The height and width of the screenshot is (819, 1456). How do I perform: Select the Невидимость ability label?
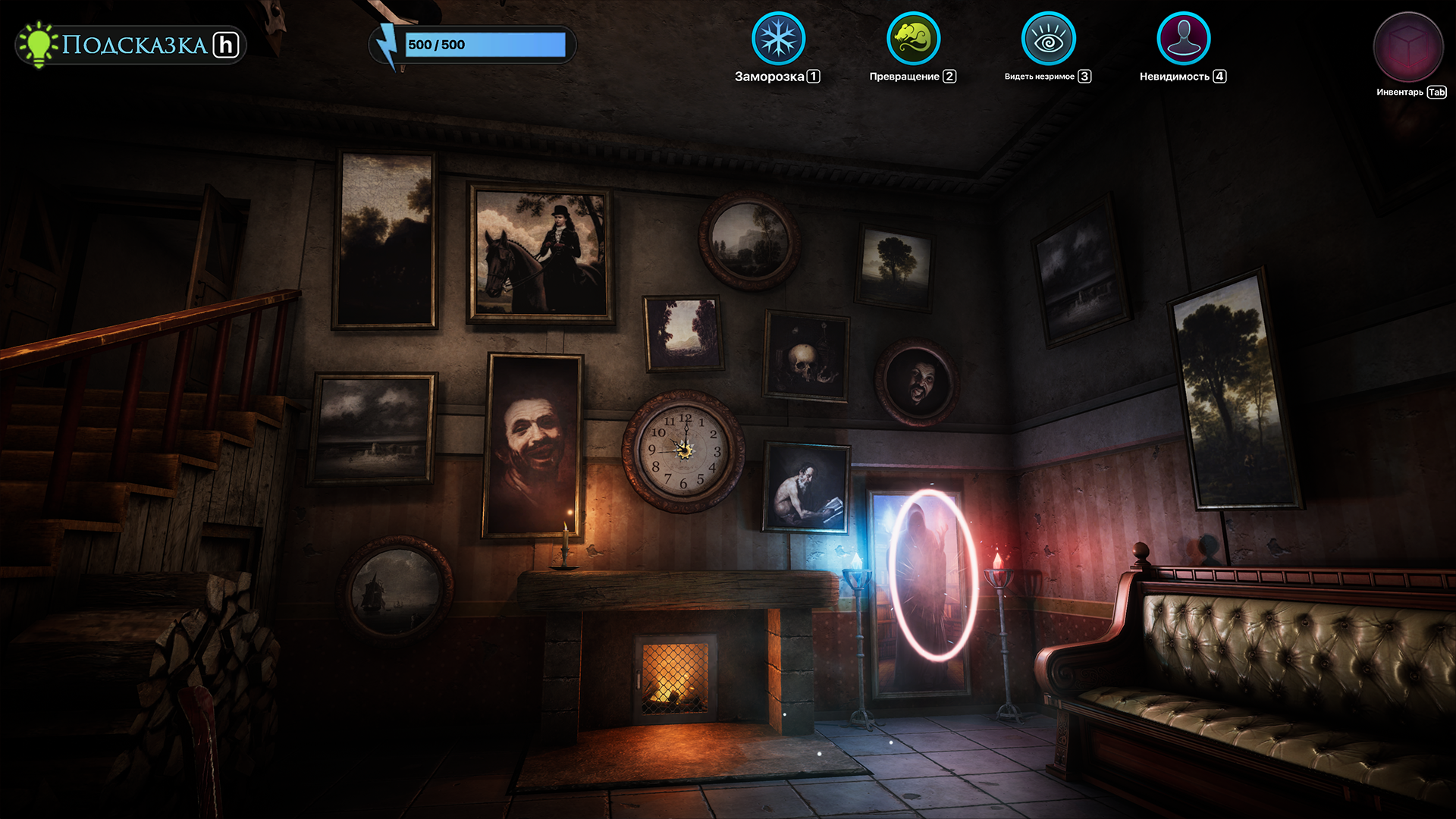coord(1174,76)
